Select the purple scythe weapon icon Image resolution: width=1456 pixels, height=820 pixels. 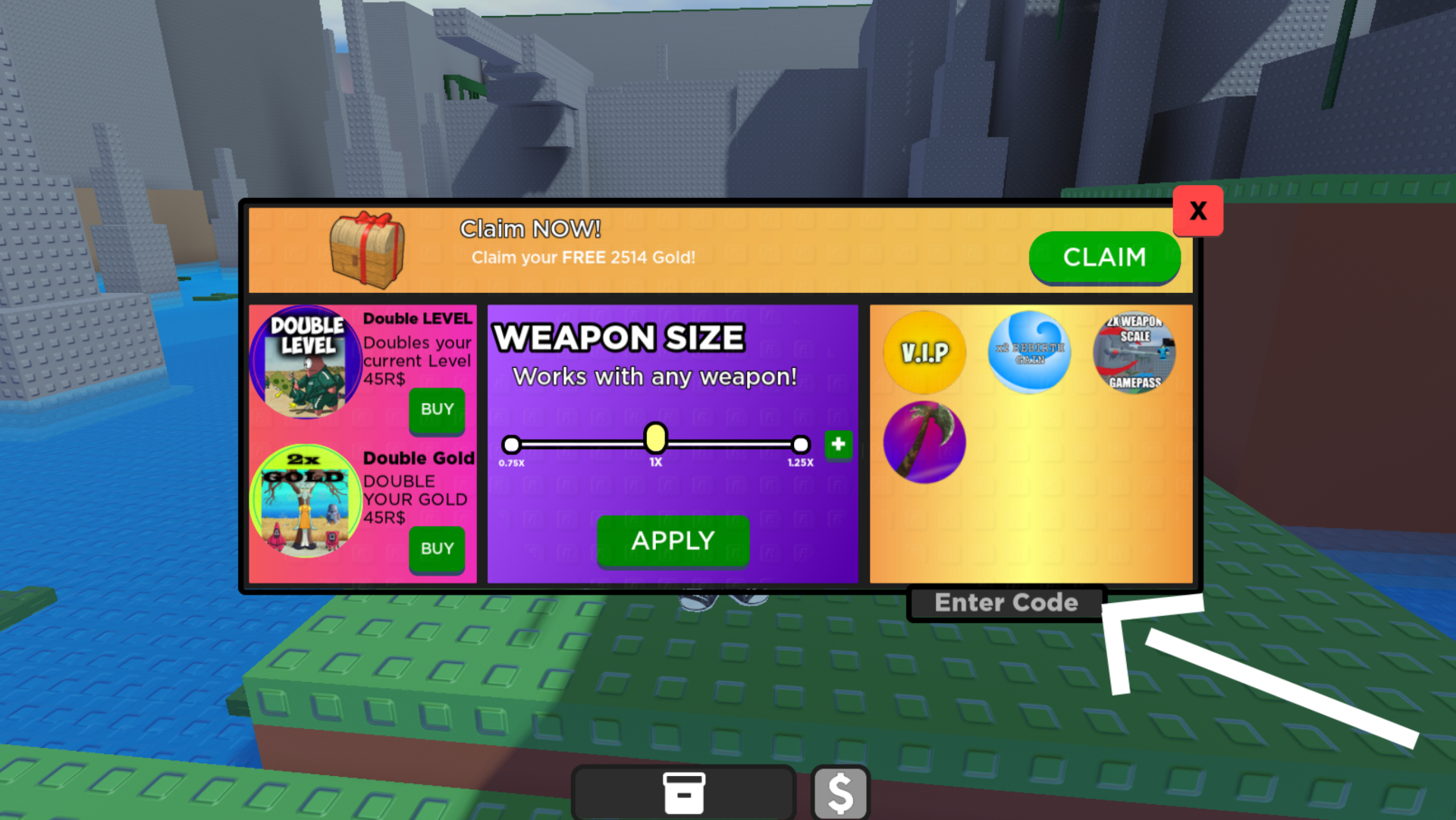pyautogui.click(x=924, y=442)
